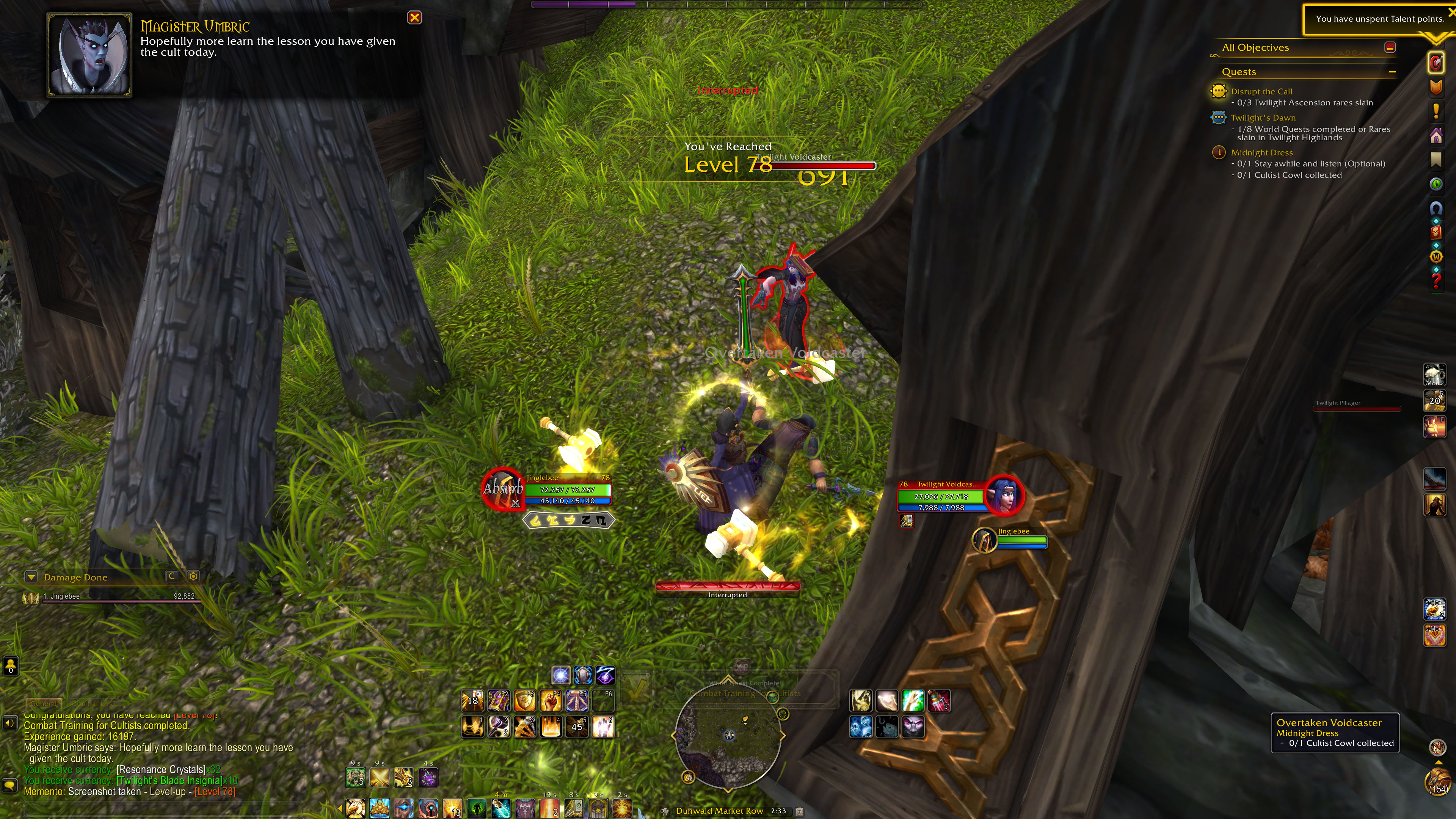Viewport: 1456px width, 819px height.
Task: Use the clenched fist ability on F4
Action: pos(551,701)
